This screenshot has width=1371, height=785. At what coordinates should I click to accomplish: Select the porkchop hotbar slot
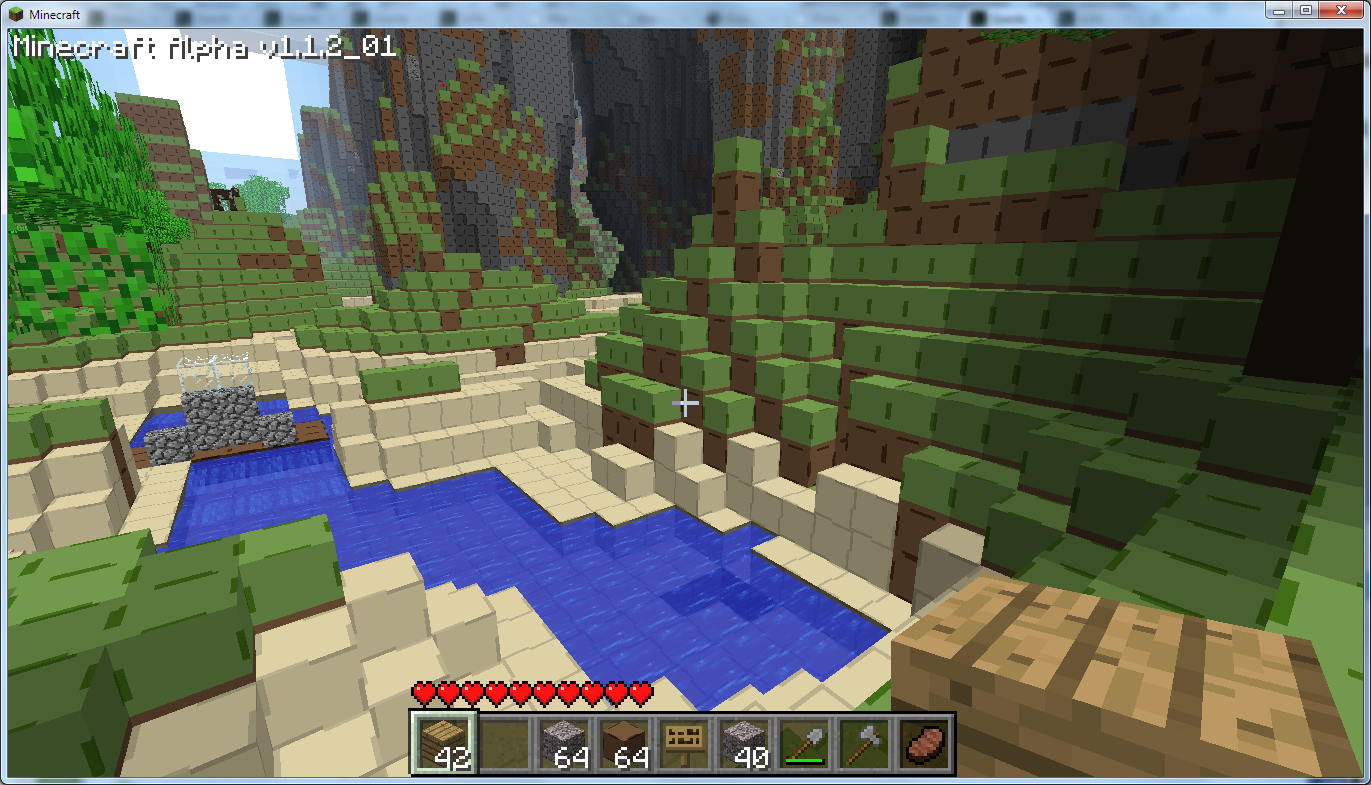(x=923, y=743)
